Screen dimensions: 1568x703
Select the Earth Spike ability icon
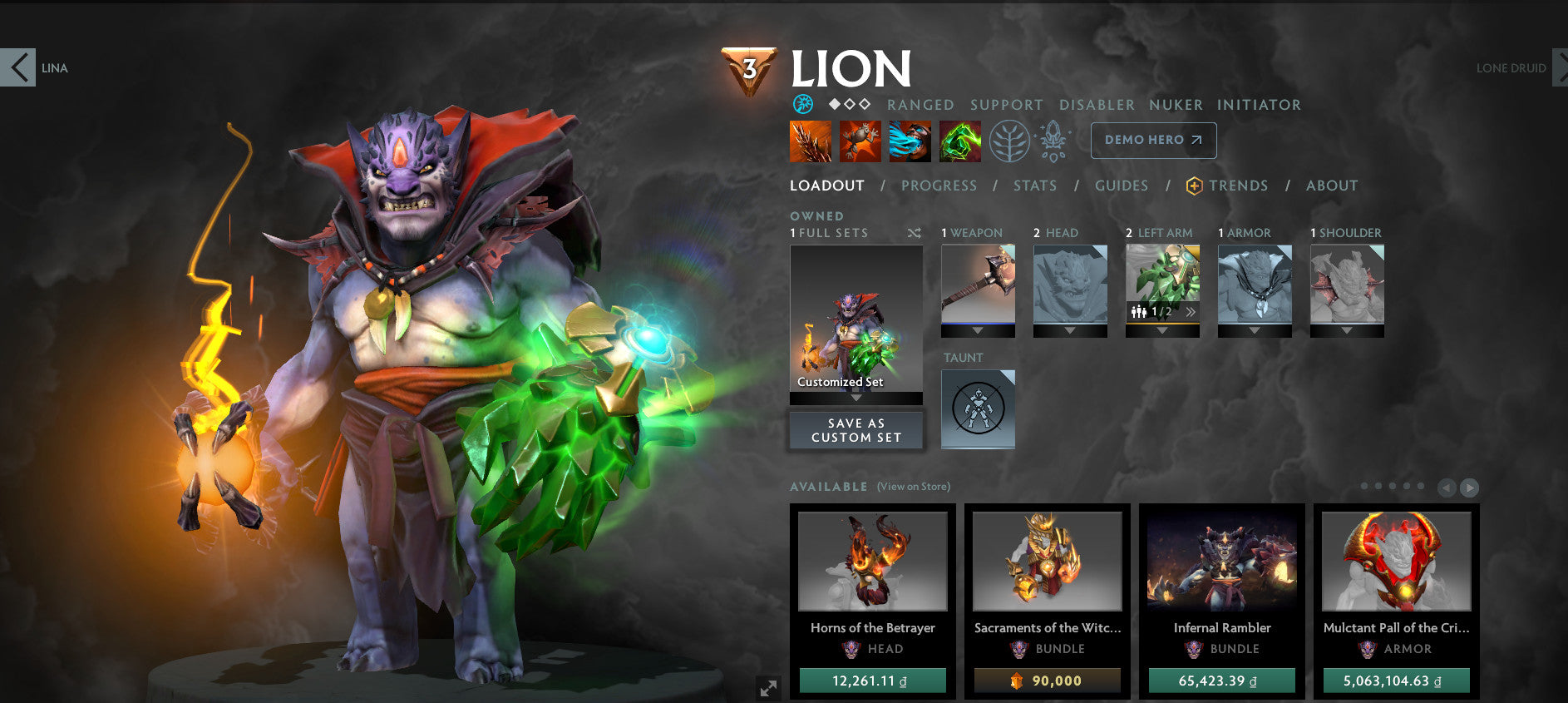811,141
